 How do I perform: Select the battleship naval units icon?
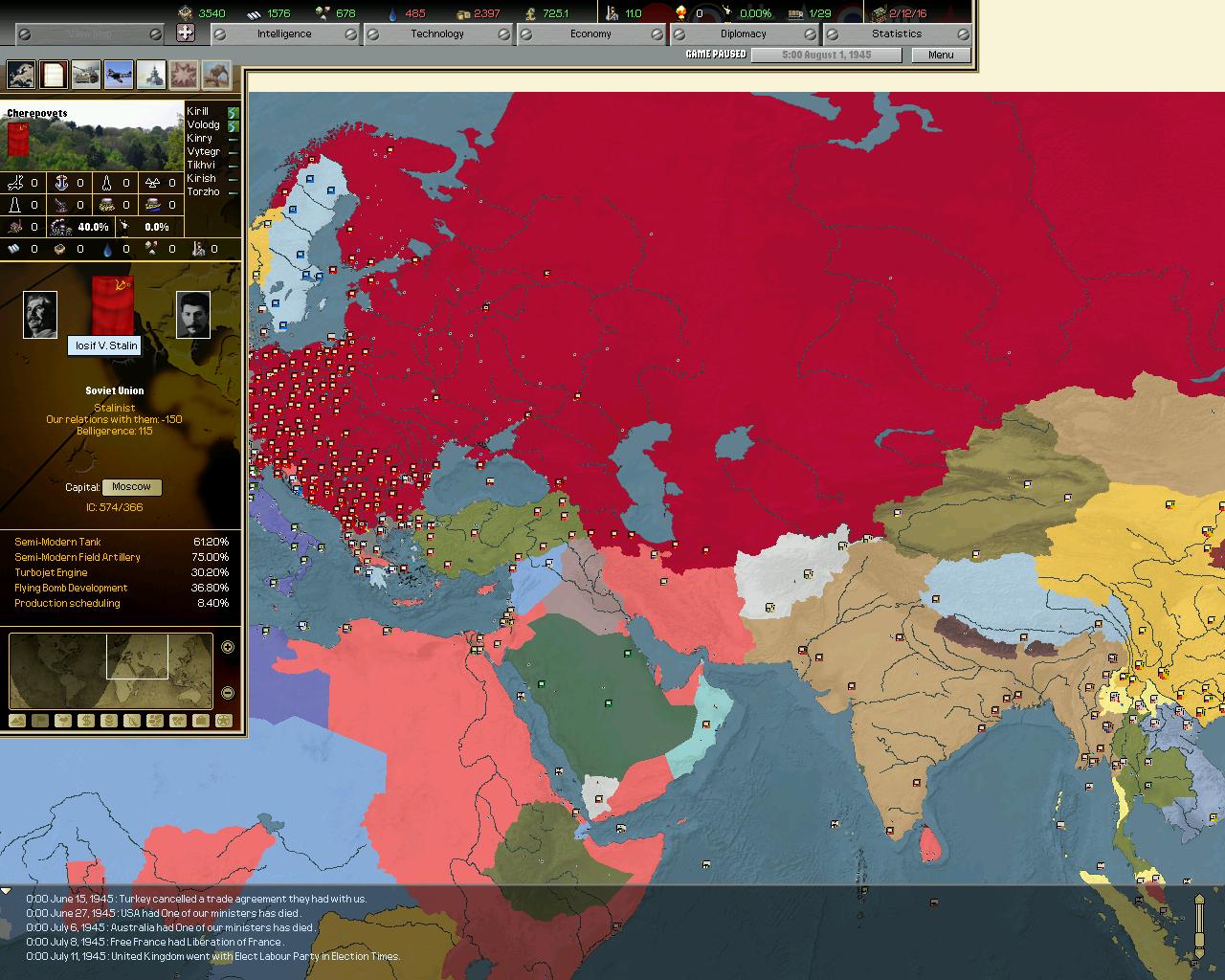pyautogui.click(x=151, y=74)
